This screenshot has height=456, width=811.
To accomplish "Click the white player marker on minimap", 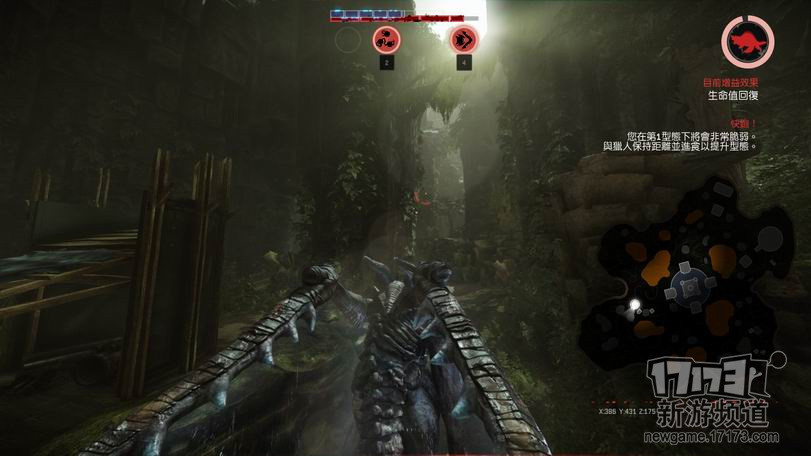I will click(x=634, y=304).
